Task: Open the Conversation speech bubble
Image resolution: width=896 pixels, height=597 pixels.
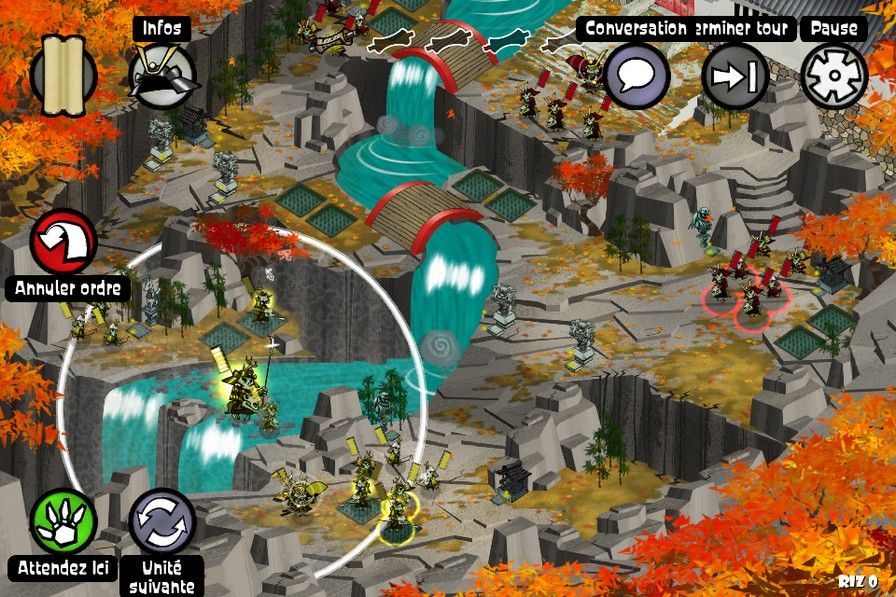Action: pyautogui.click(x=637, y=76)
